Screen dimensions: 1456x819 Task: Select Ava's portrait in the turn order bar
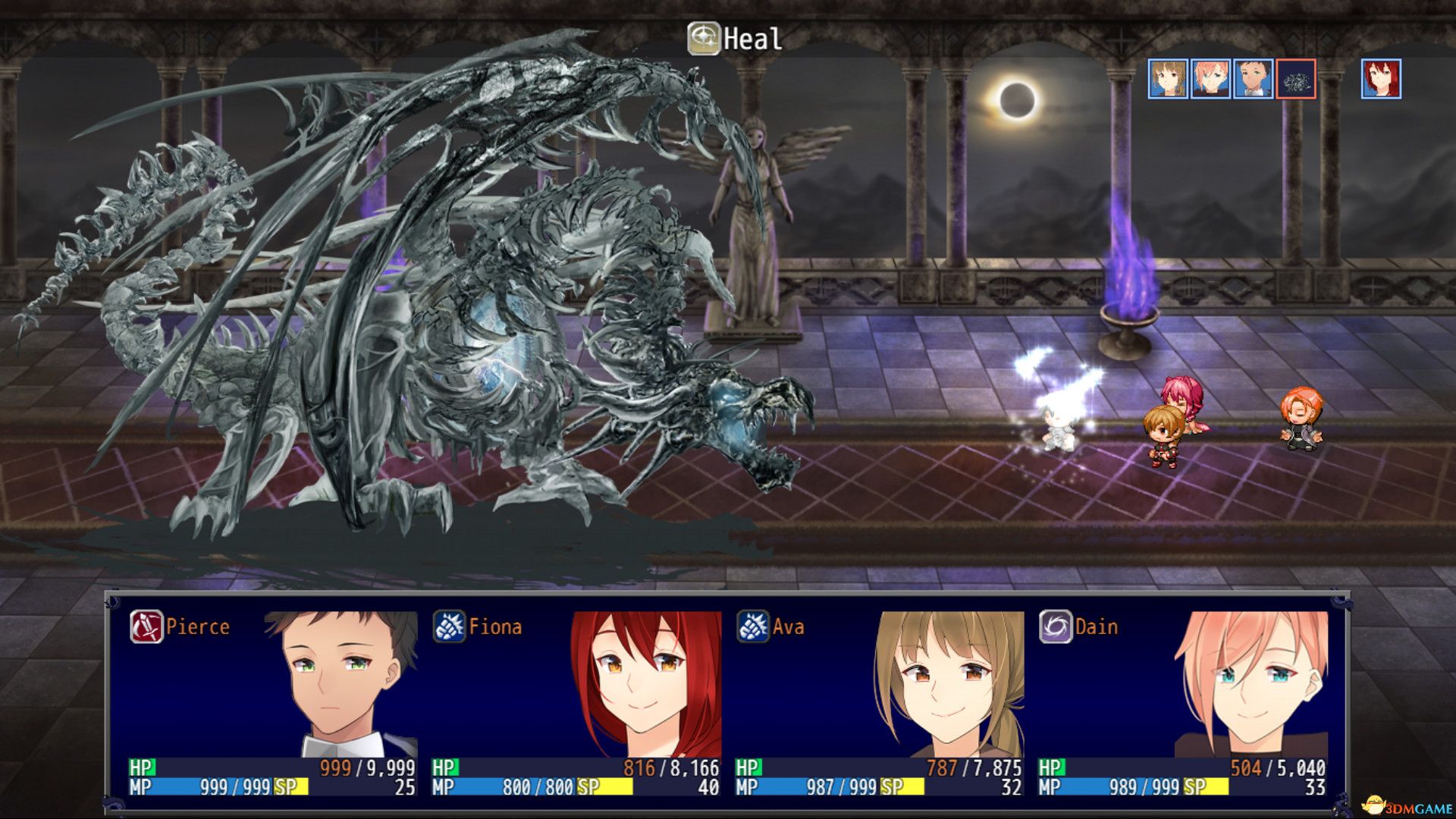pos(1167,80)
